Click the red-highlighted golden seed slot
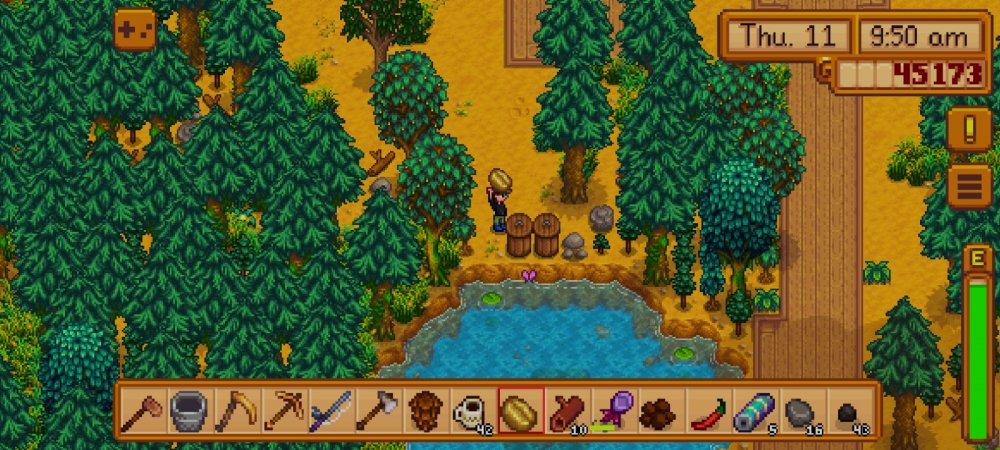The height and width of the screenshot is (450, 1000). coord(521,411)
